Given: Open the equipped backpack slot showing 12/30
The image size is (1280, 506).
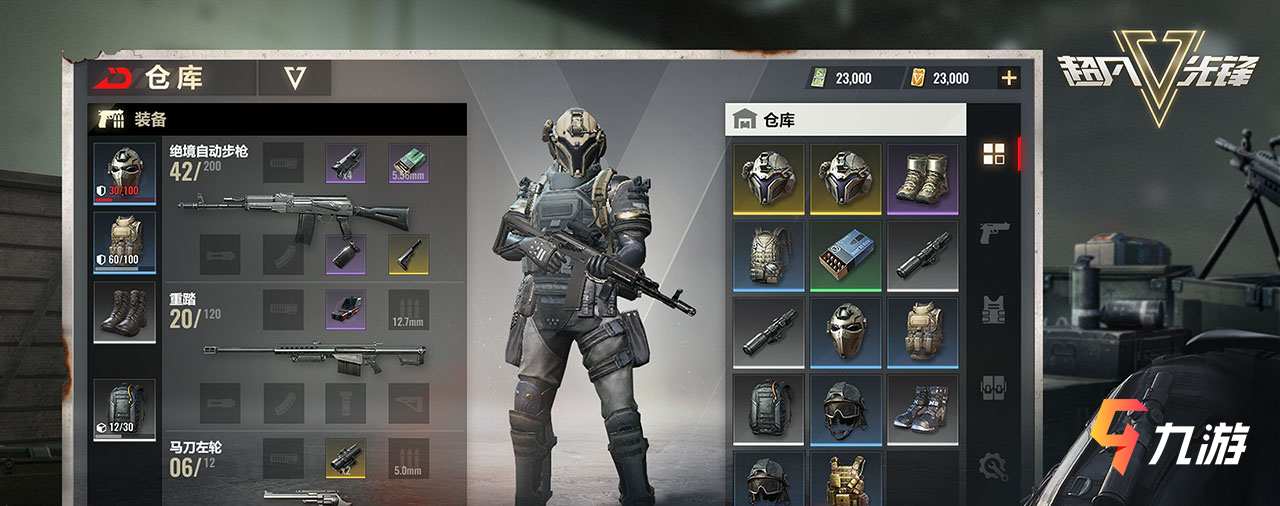Looking at the screenshot, I should [x=124, y=408].
